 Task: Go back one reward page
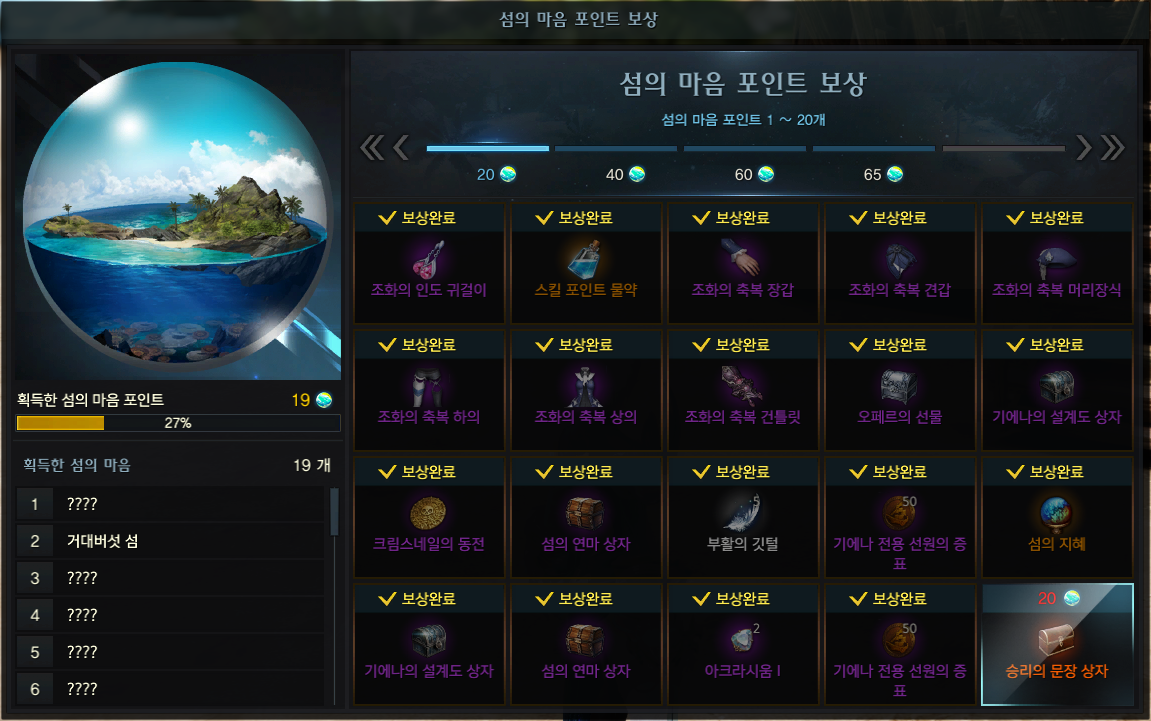click(401, 148)
